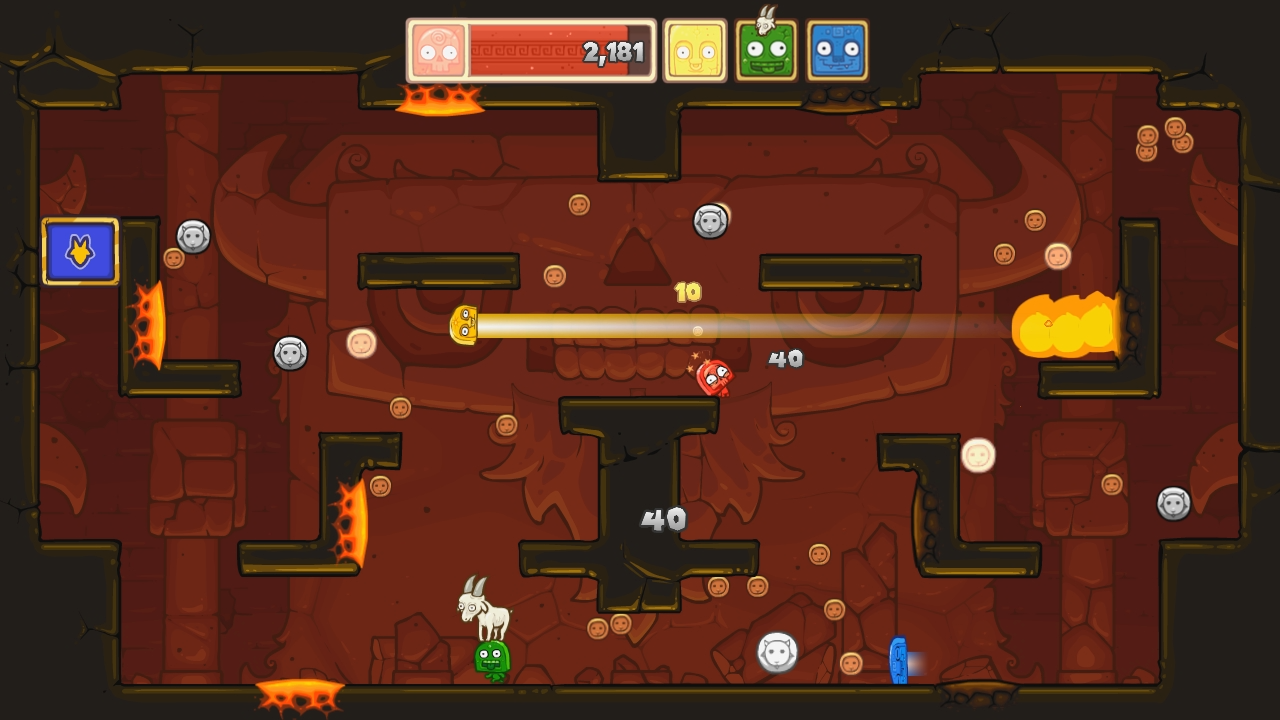
Task: Select the red skull player portrait
Action: tap(436, 48)
